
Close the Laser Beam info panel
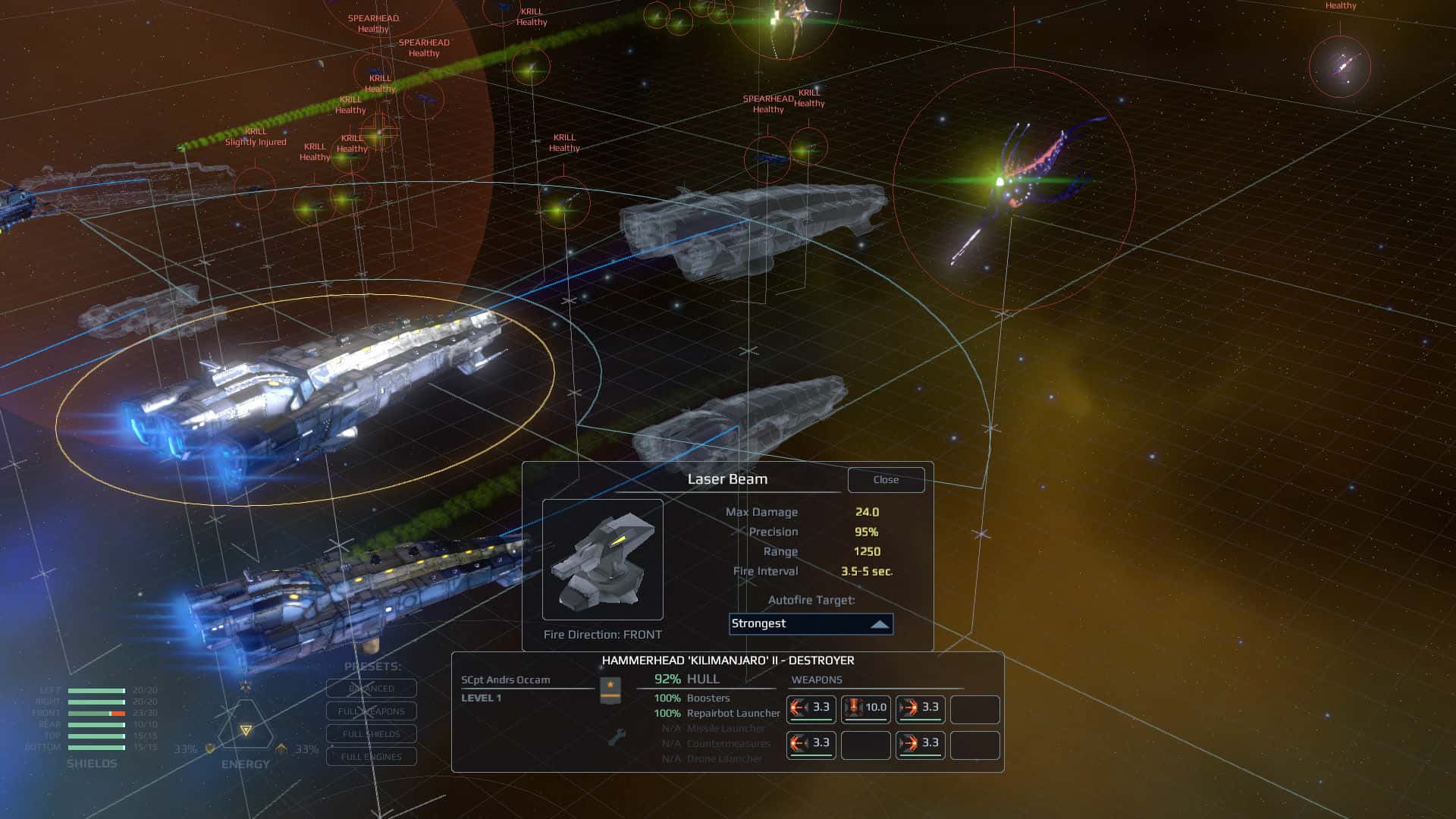(886, 479)
